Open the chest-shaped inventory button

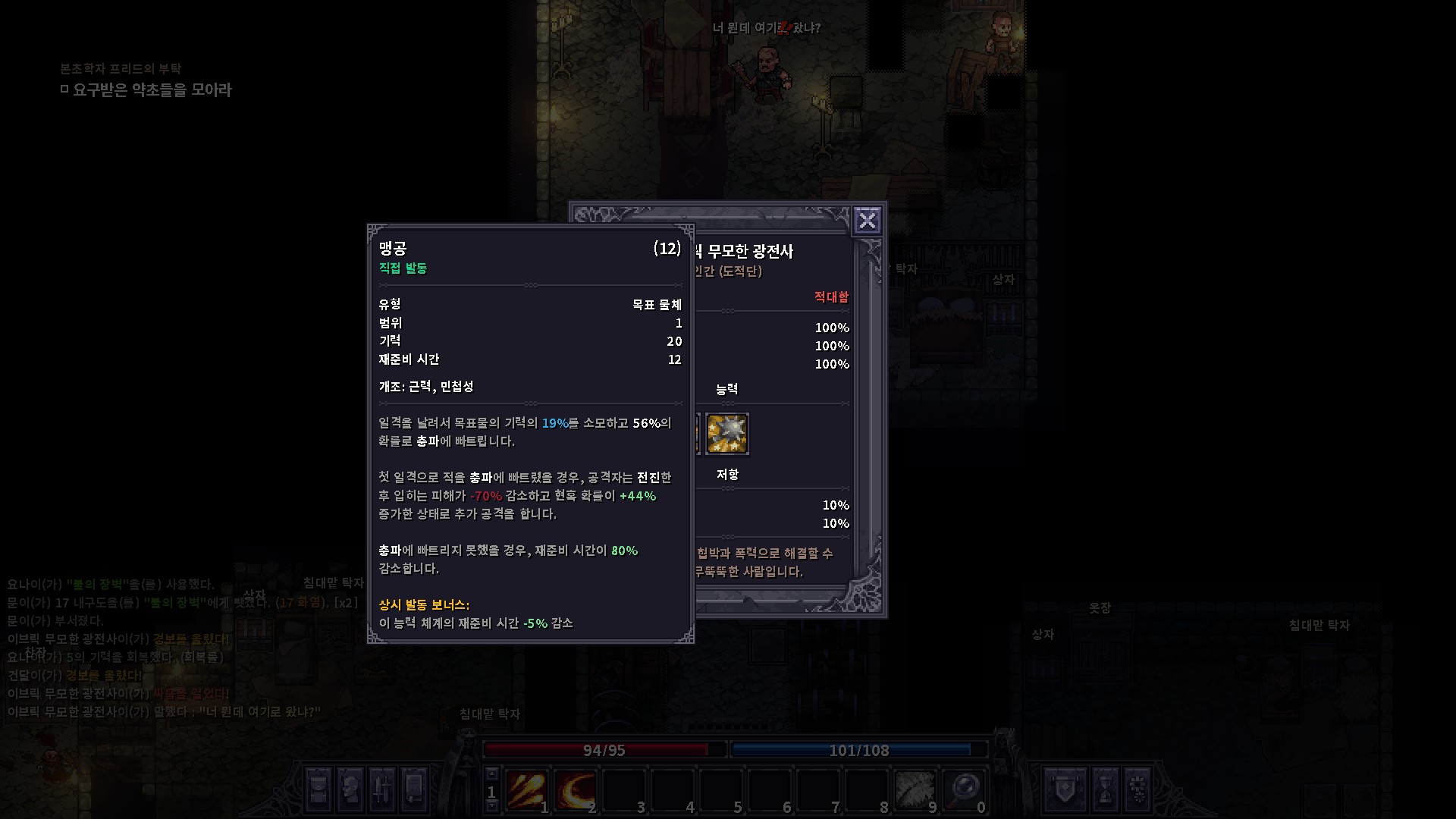(319, 789)
